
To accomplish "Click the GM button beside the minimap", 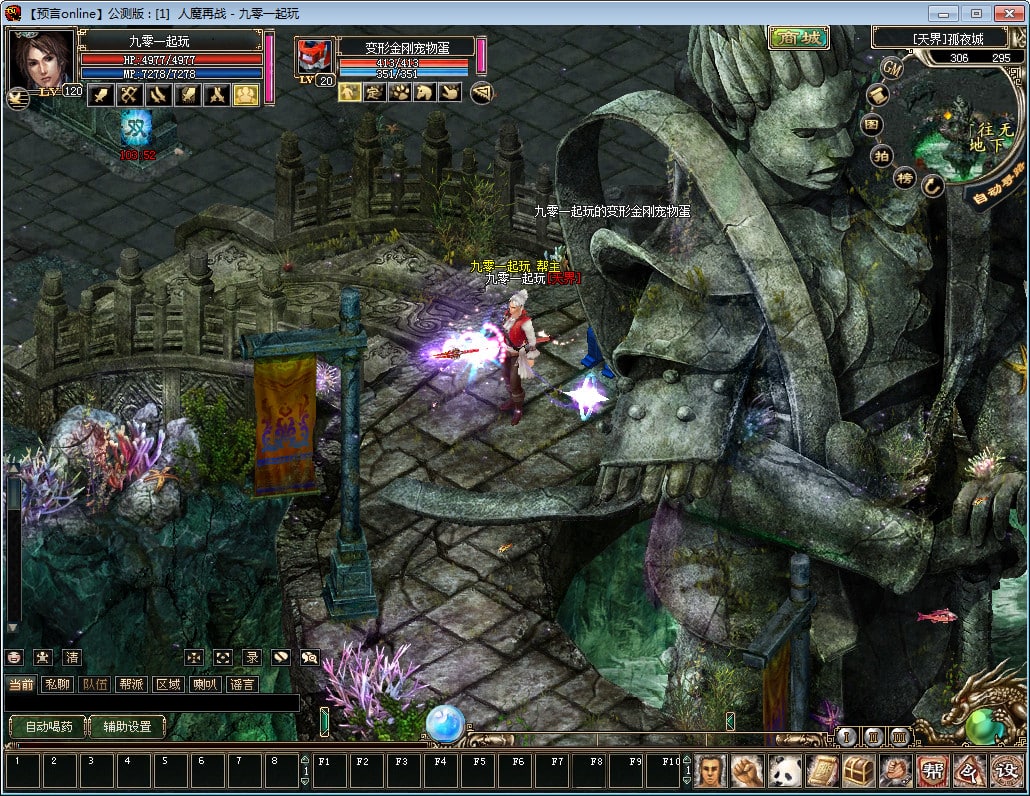I will coord(892,68).
